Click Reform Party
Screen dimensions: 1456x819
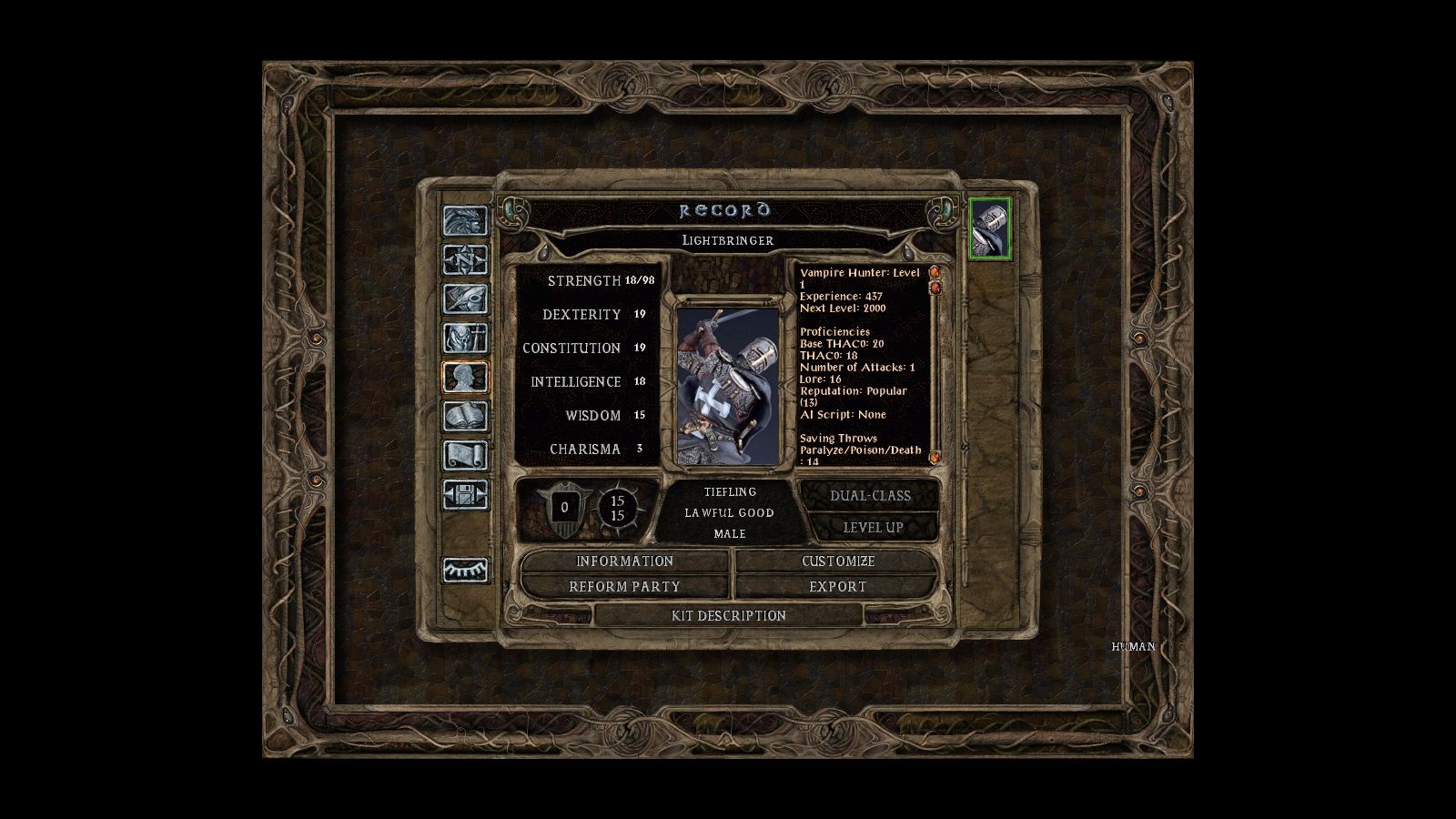624,587
